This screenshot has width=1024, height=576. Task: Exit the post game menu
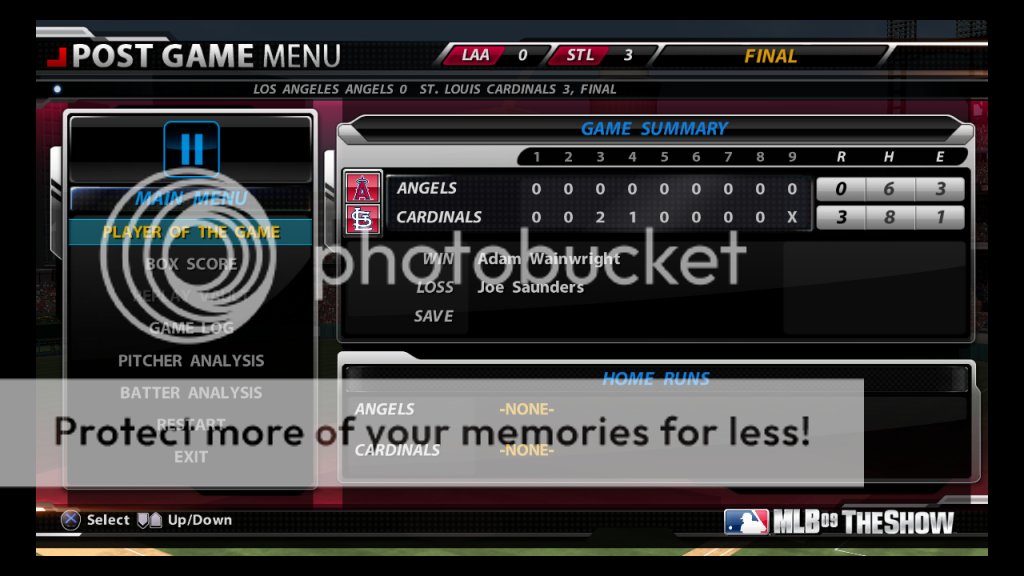coord(191,456)
